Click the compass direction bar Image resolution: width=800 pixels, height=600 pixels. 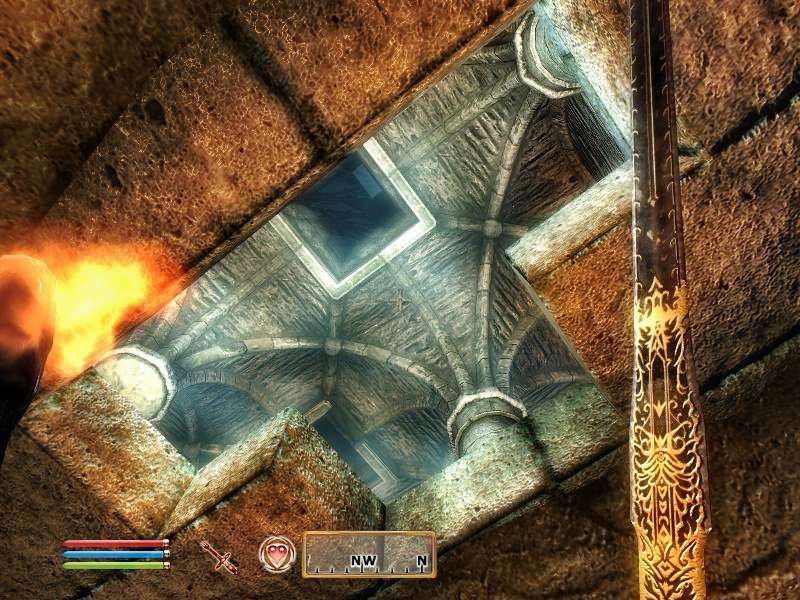coord(369,554)
